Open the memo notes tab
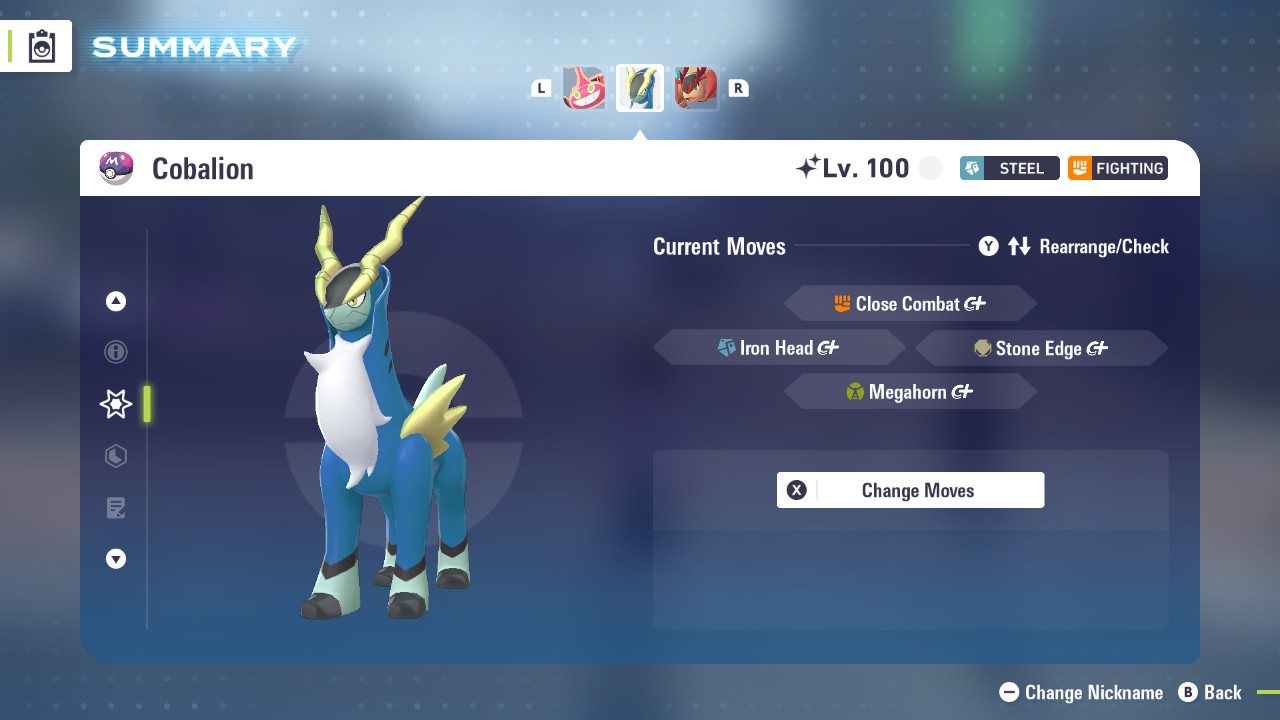1280x720 pixels. pos(116,508)
